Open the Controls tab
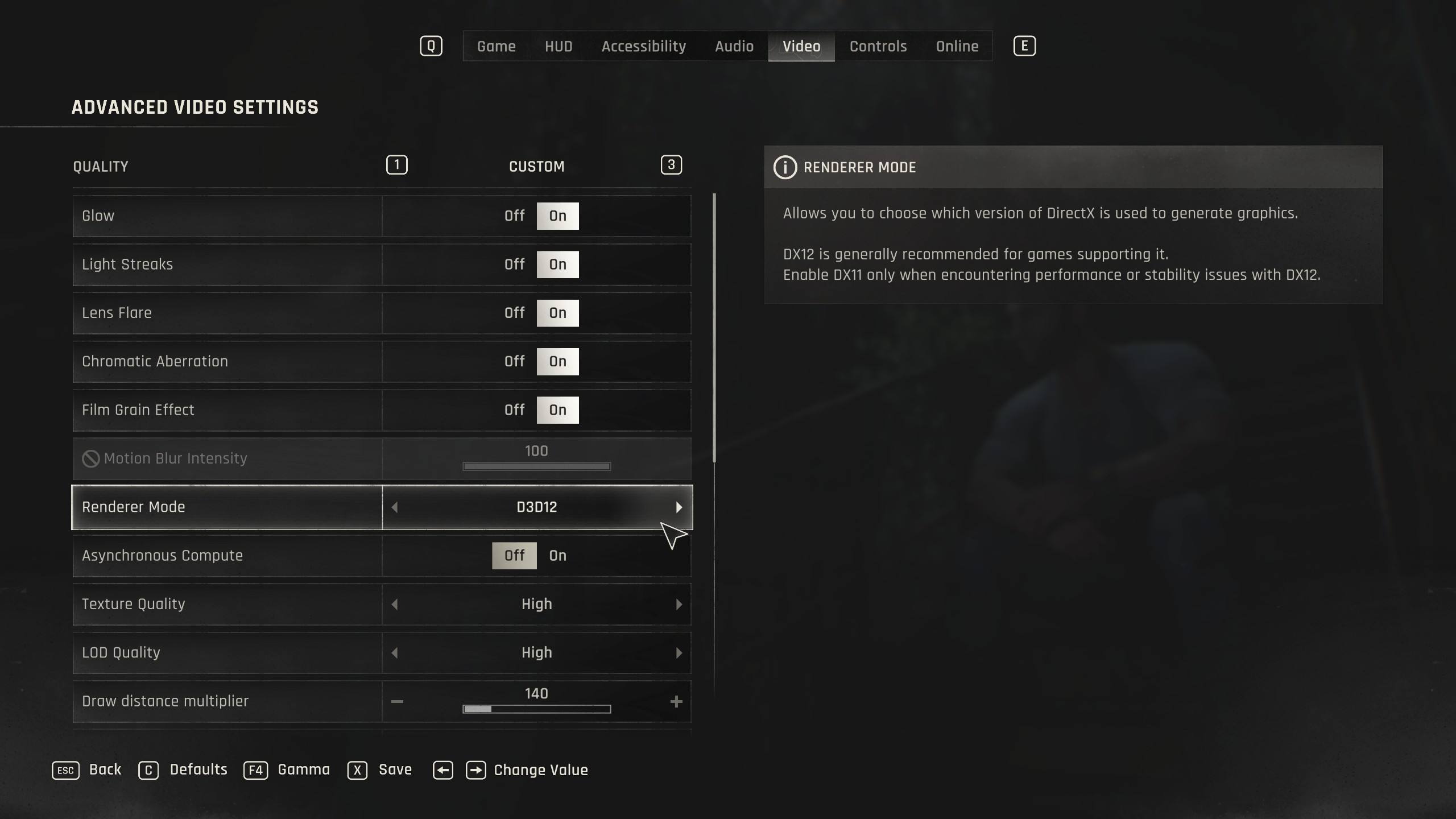 point(878,46)
